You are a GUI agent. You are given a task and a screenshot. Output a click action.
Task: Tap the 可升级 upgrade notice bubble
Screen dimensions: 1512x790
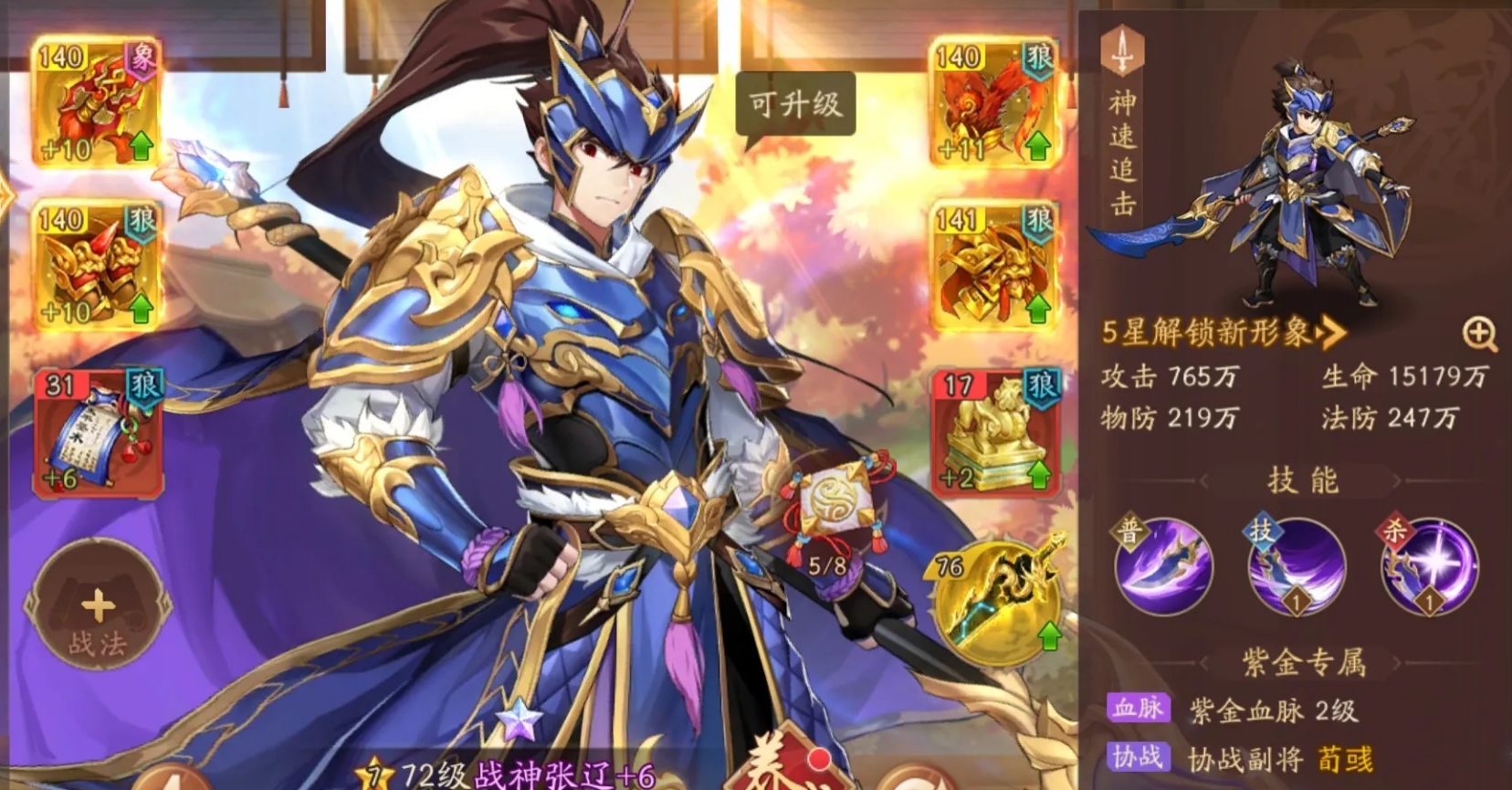coord(793,103)
